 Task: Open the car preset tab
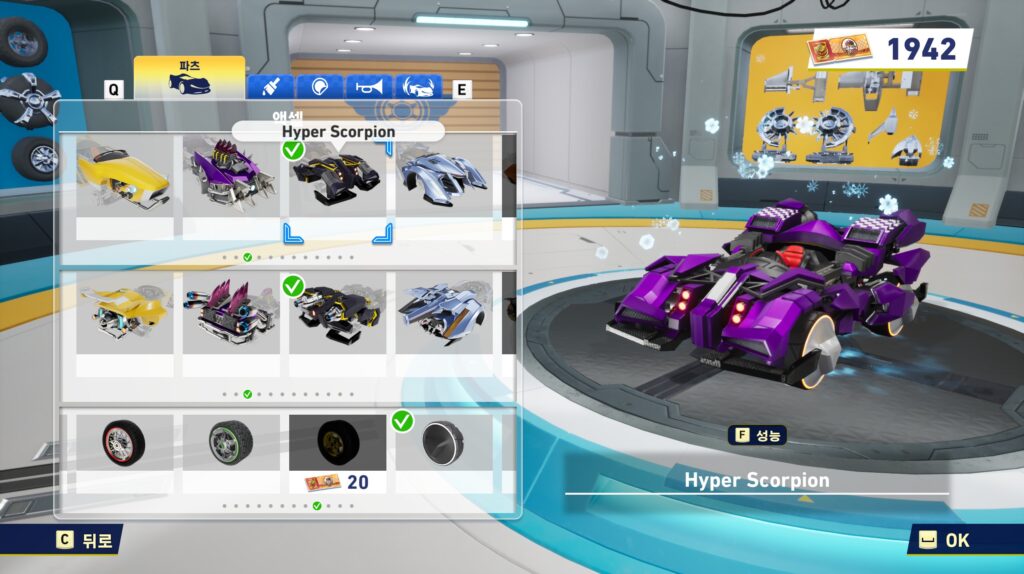(x=419, y=87)
